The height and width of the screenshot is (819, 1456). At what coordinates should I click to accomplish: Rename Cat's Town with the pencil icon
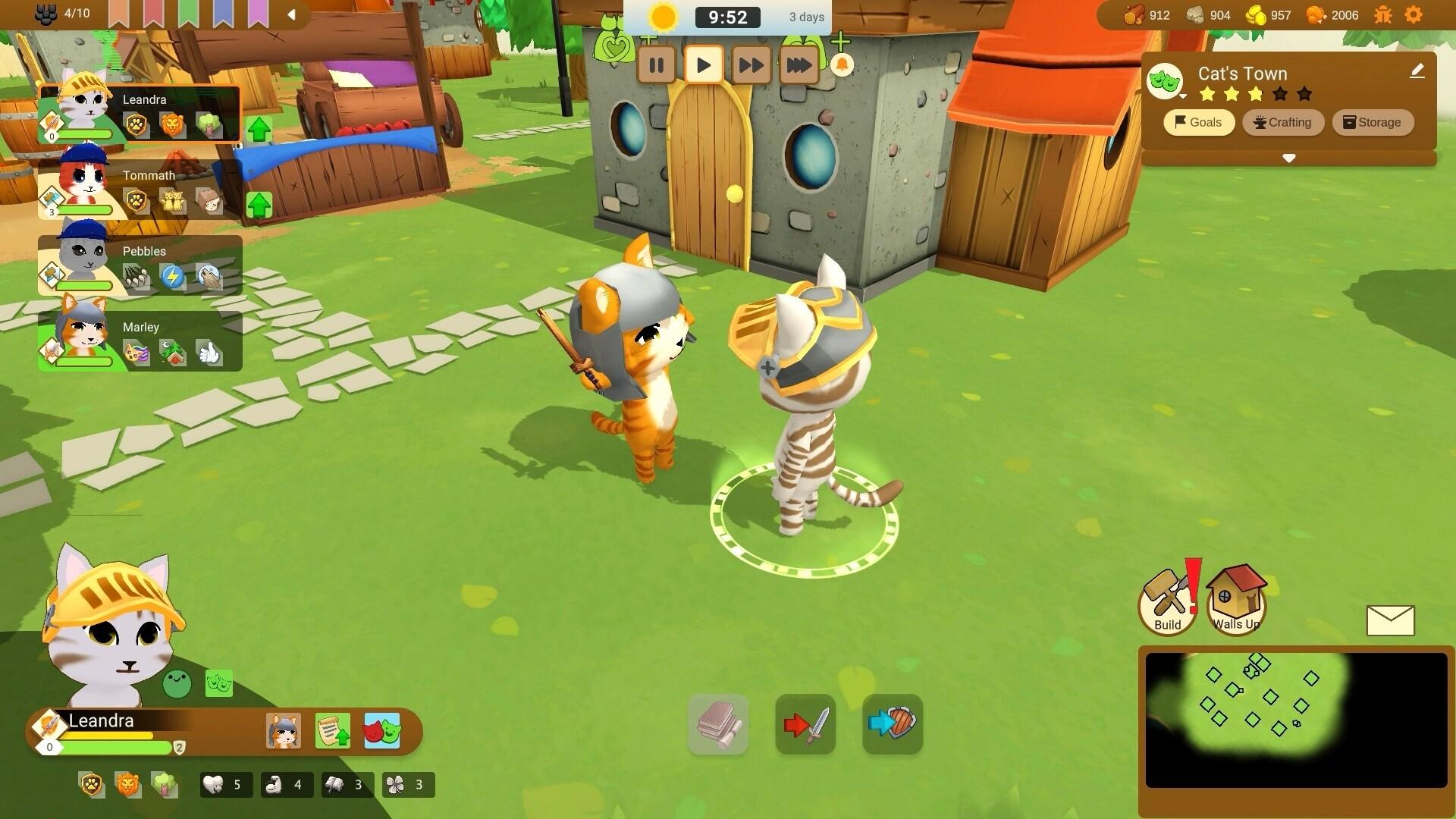coord(1417,71)
